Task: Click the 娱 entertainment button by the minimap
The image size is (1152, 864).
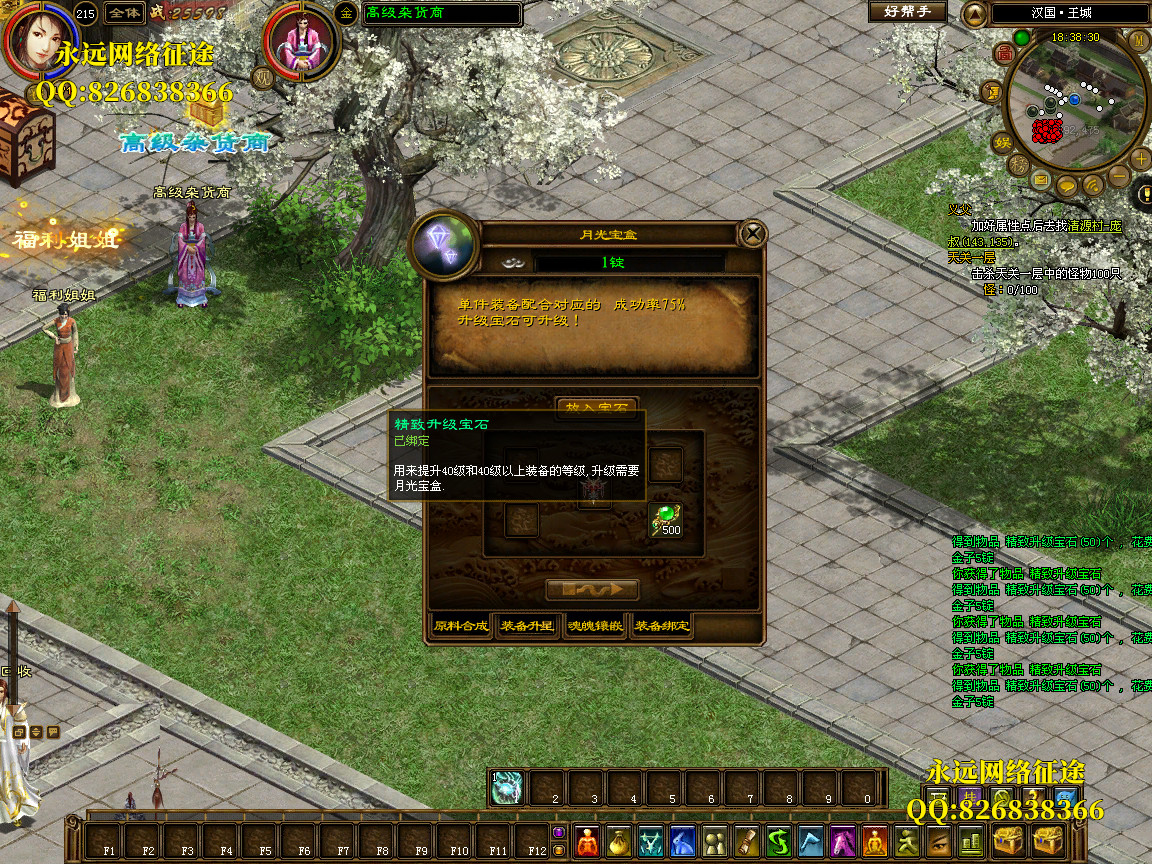Action: point(1001,141)
